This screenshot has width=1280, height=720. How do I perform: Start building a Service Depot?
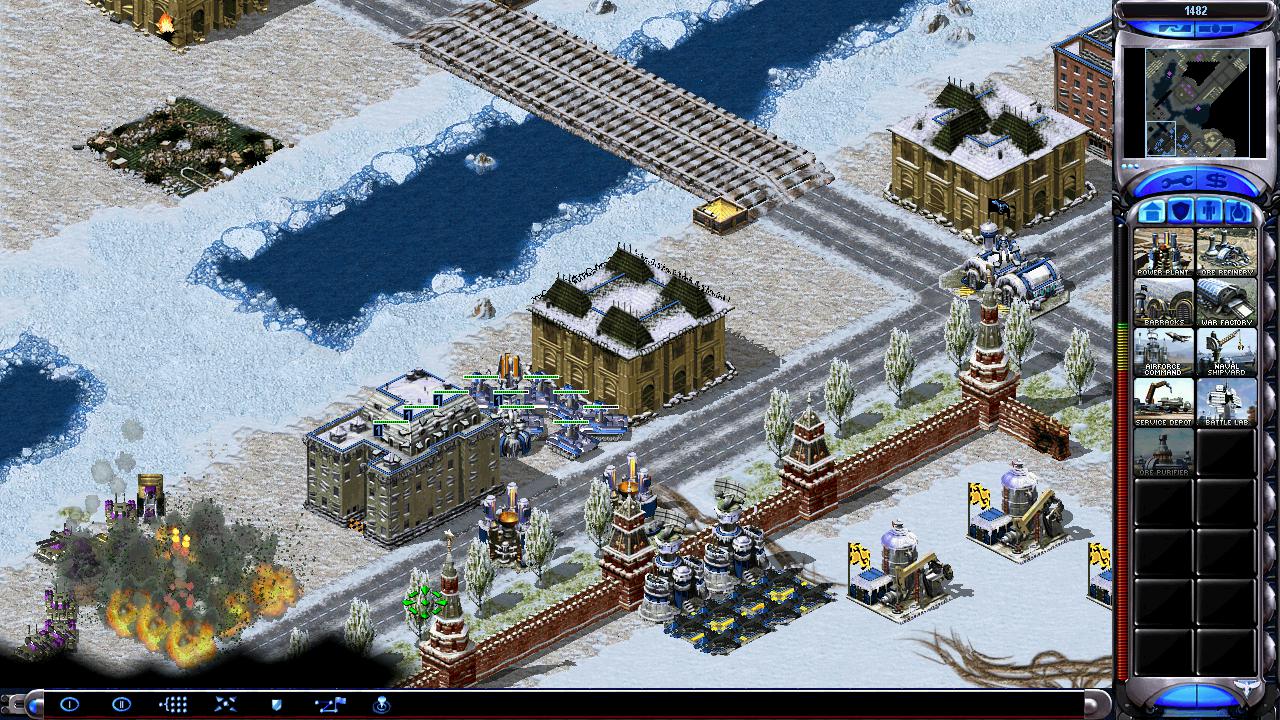point(1163,401)
